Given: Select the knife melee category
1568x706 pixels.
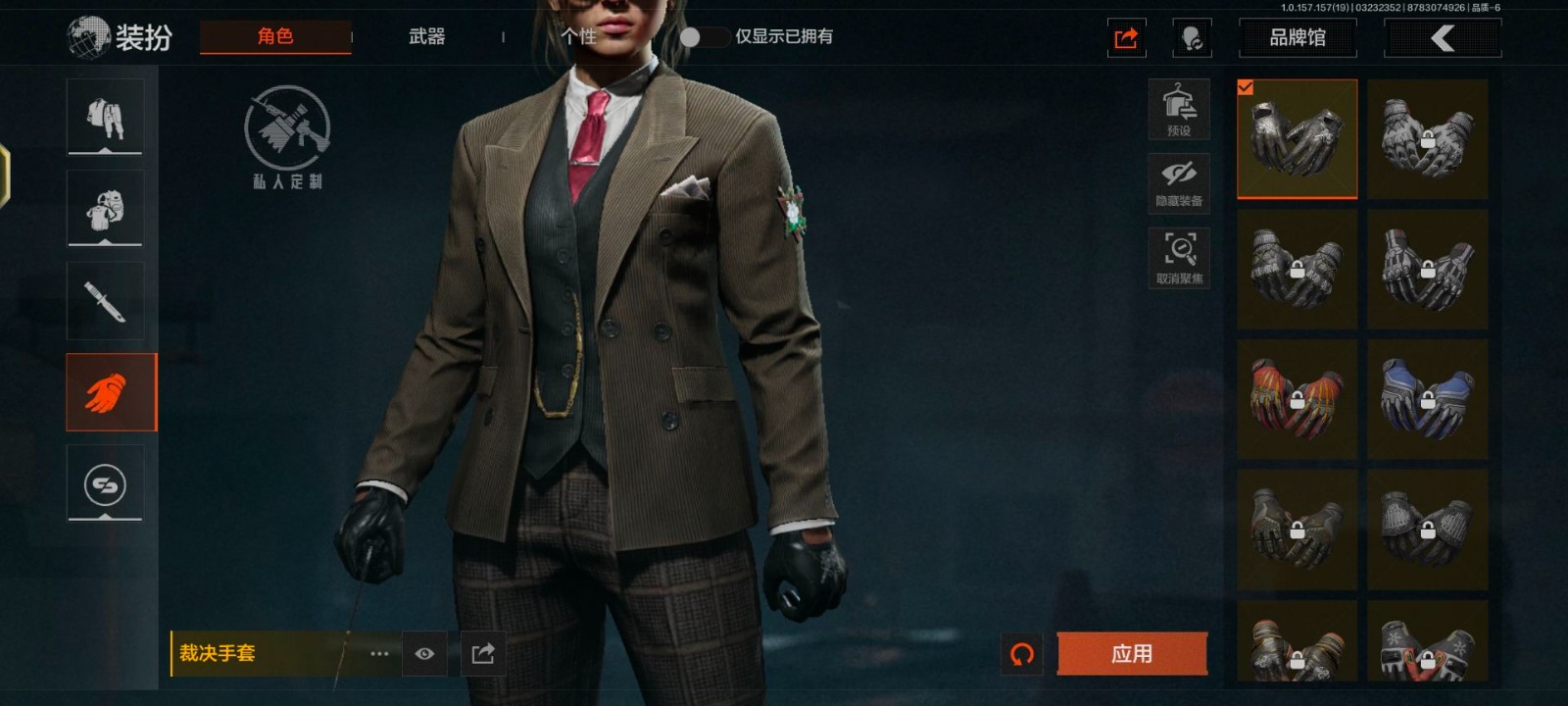Looking at the screenshot, I should (x=105, y=301).
